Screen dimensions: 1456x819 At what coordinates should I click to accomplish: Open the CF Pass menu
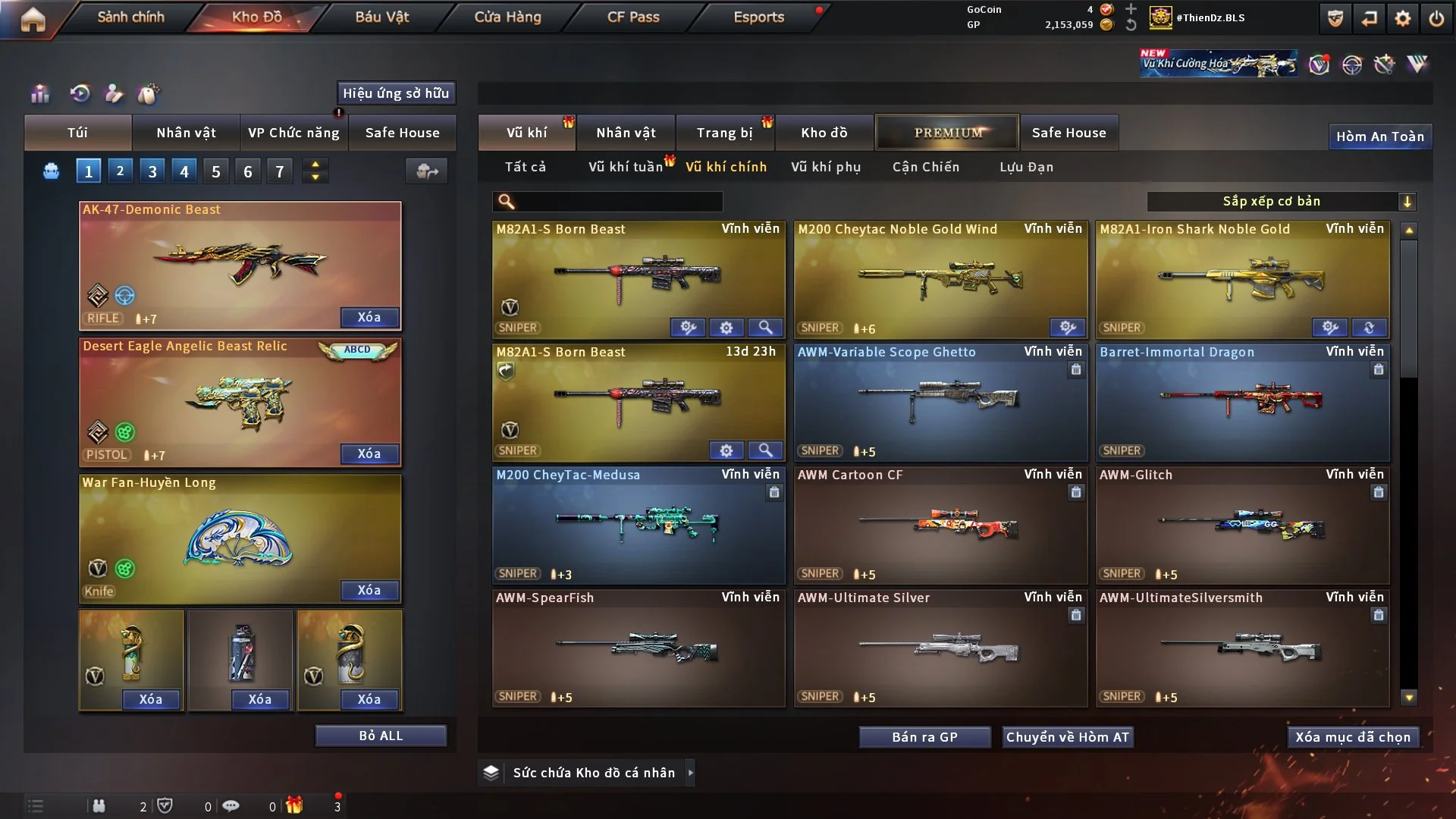[633, 17]
